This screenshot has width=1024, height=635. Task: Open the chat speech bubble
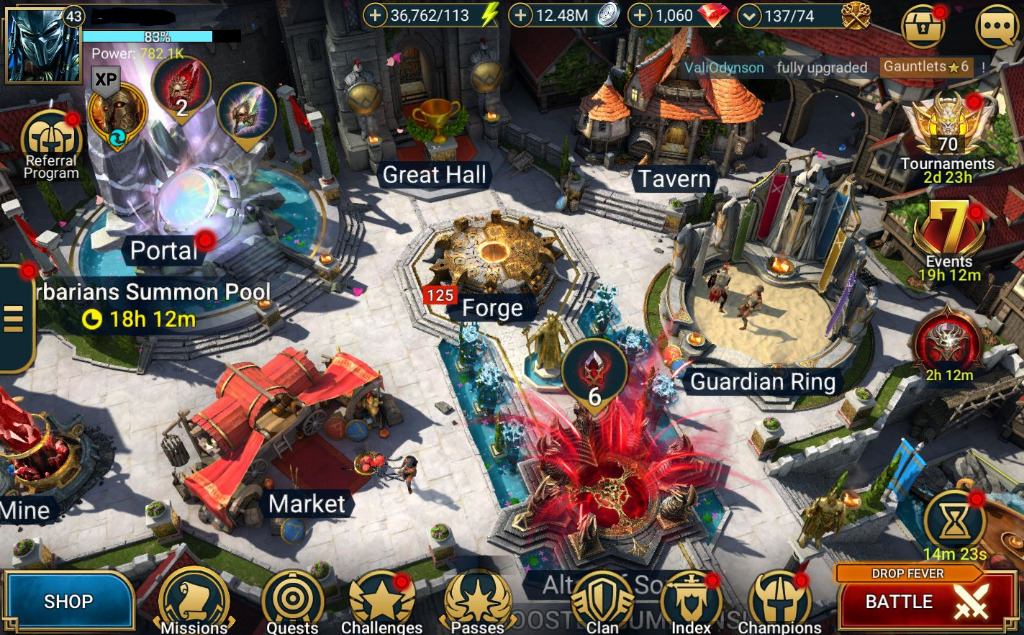coord(996,26)
